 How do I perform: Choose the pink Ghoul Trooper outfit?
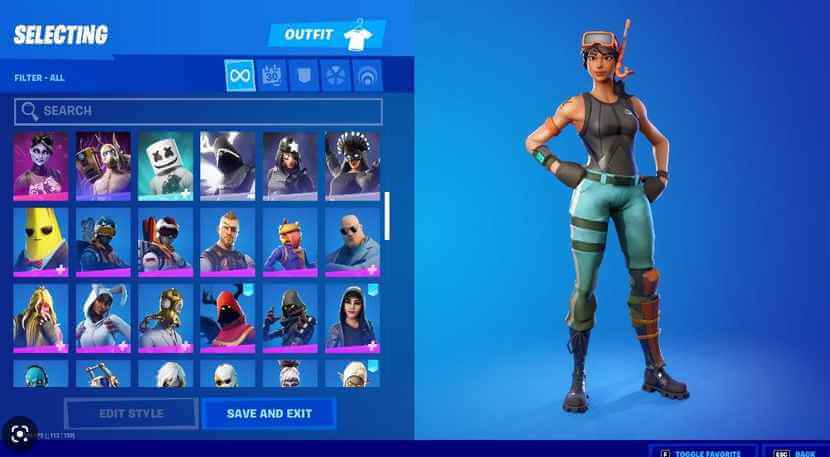pyautogui.click(x=40, y=165)
